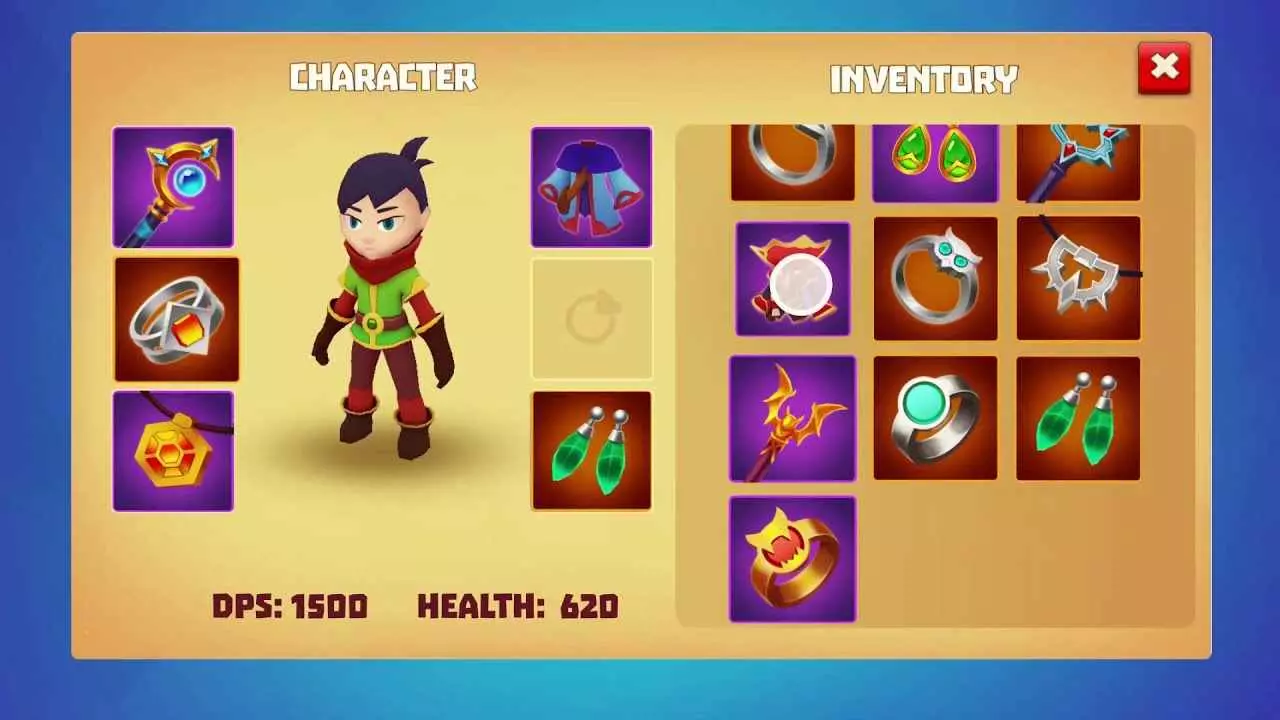Click the DPS: 1500 stat label

(x=291, y=606)
